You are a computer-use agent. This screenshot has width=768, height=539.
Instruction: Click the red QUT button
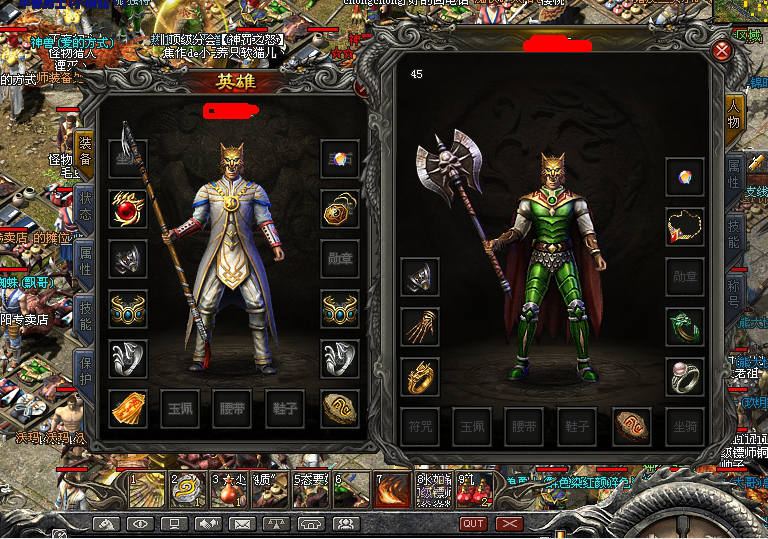473,524
